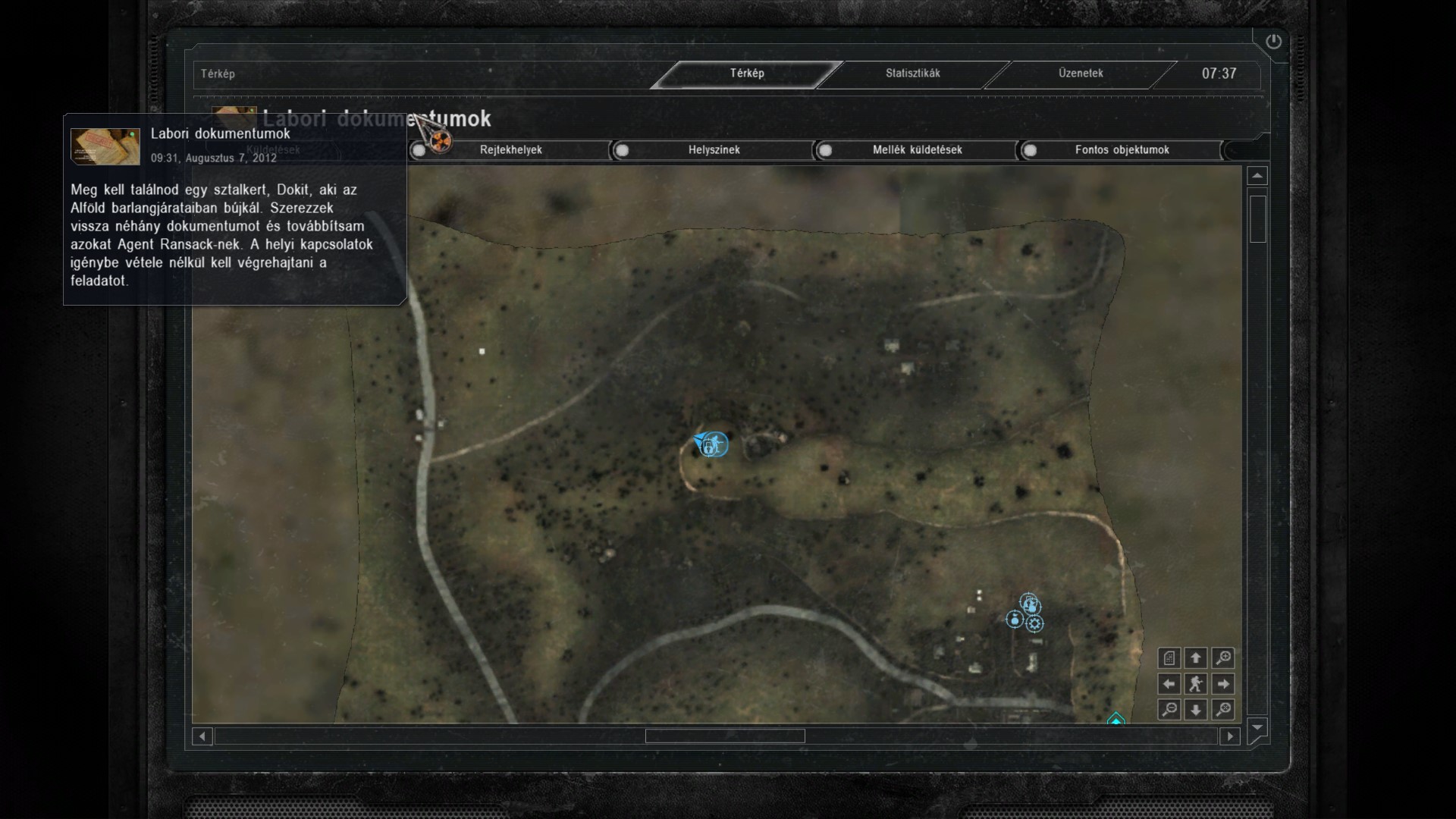Click the gear-shaped technician map marker

tap(1035, 624)
